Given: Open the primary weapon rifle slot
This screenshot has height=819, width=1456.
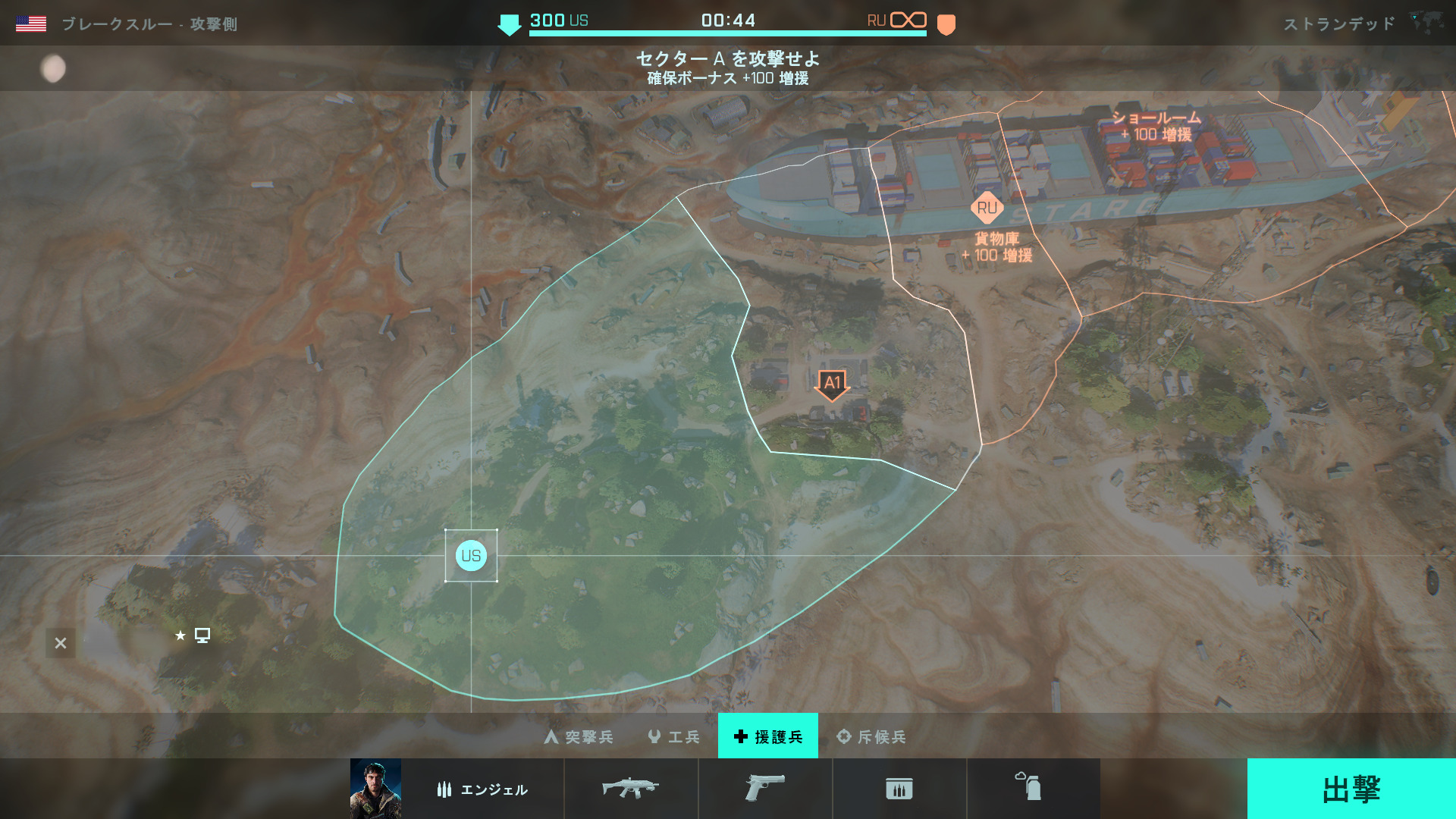Looking at the screenshot, I should click(x=630, y=789).
